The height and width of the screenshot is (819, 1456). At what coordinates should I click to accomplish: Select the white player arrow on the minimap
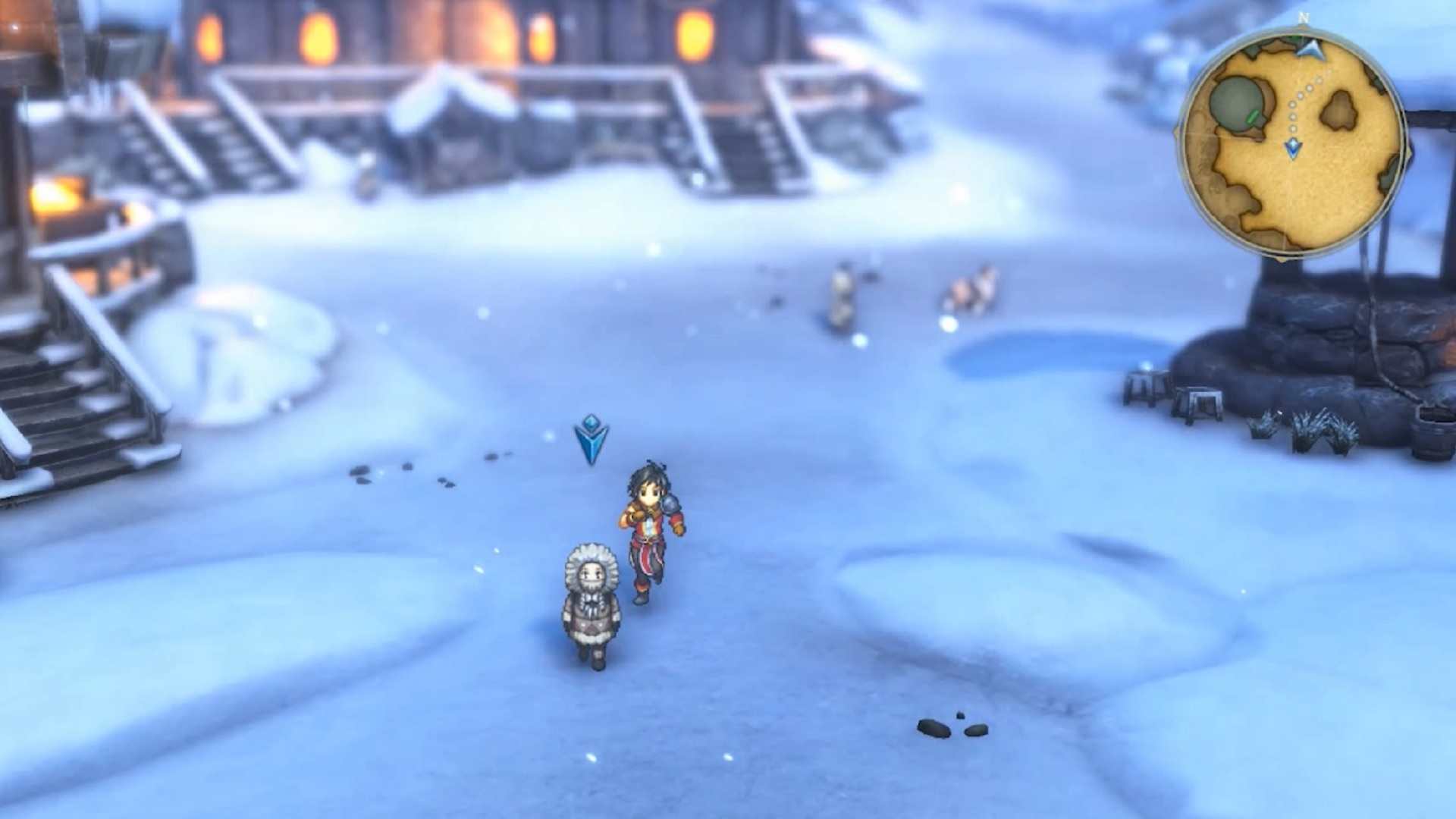click(1310, 49)
